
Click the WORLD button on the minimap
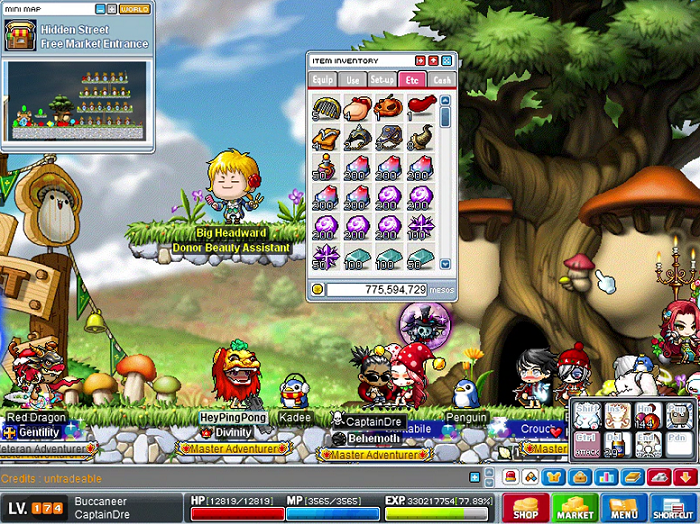[134, 9]
